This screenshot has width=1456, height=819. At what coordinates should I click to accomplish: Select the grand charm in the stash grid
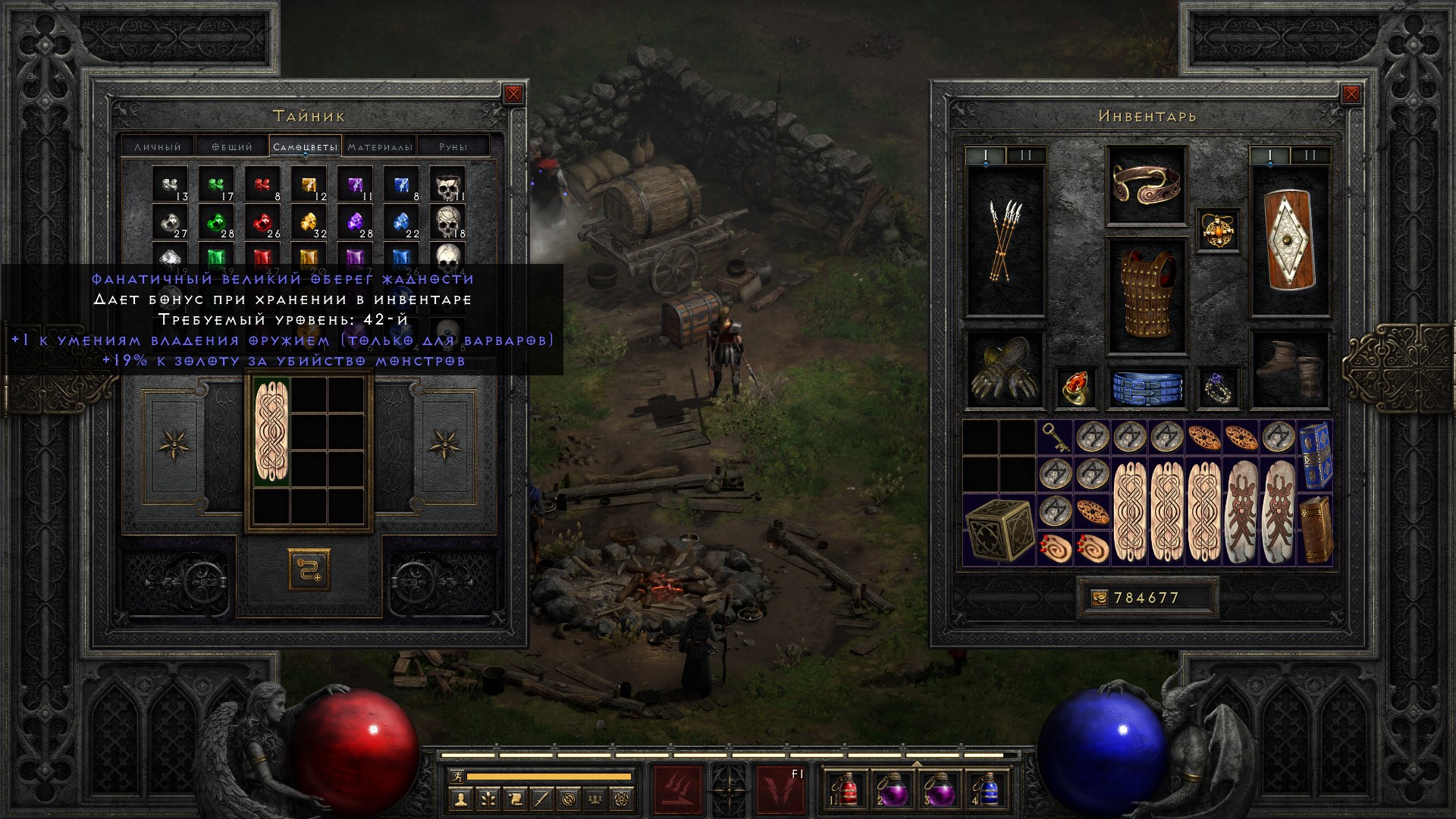click(x=271, y=432)
